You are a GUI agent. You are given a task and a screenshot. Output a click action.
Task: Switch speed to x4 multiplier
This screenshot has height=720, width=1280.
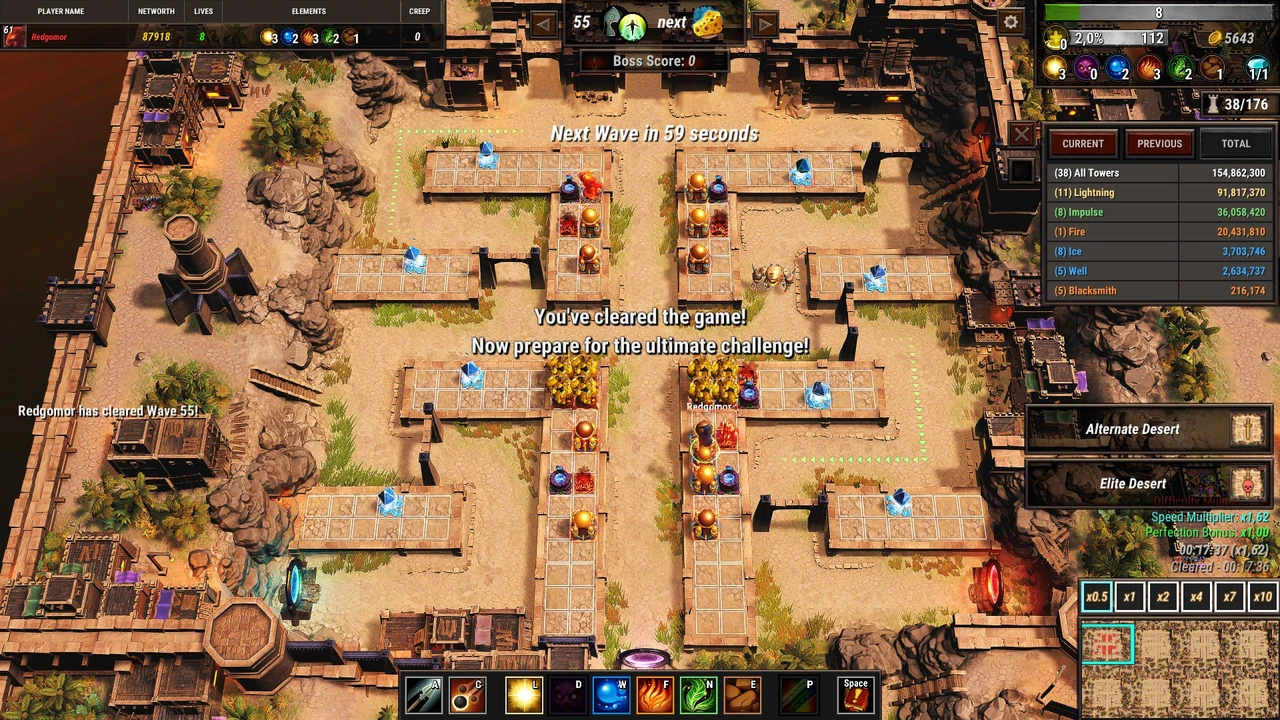point(1196,596)
